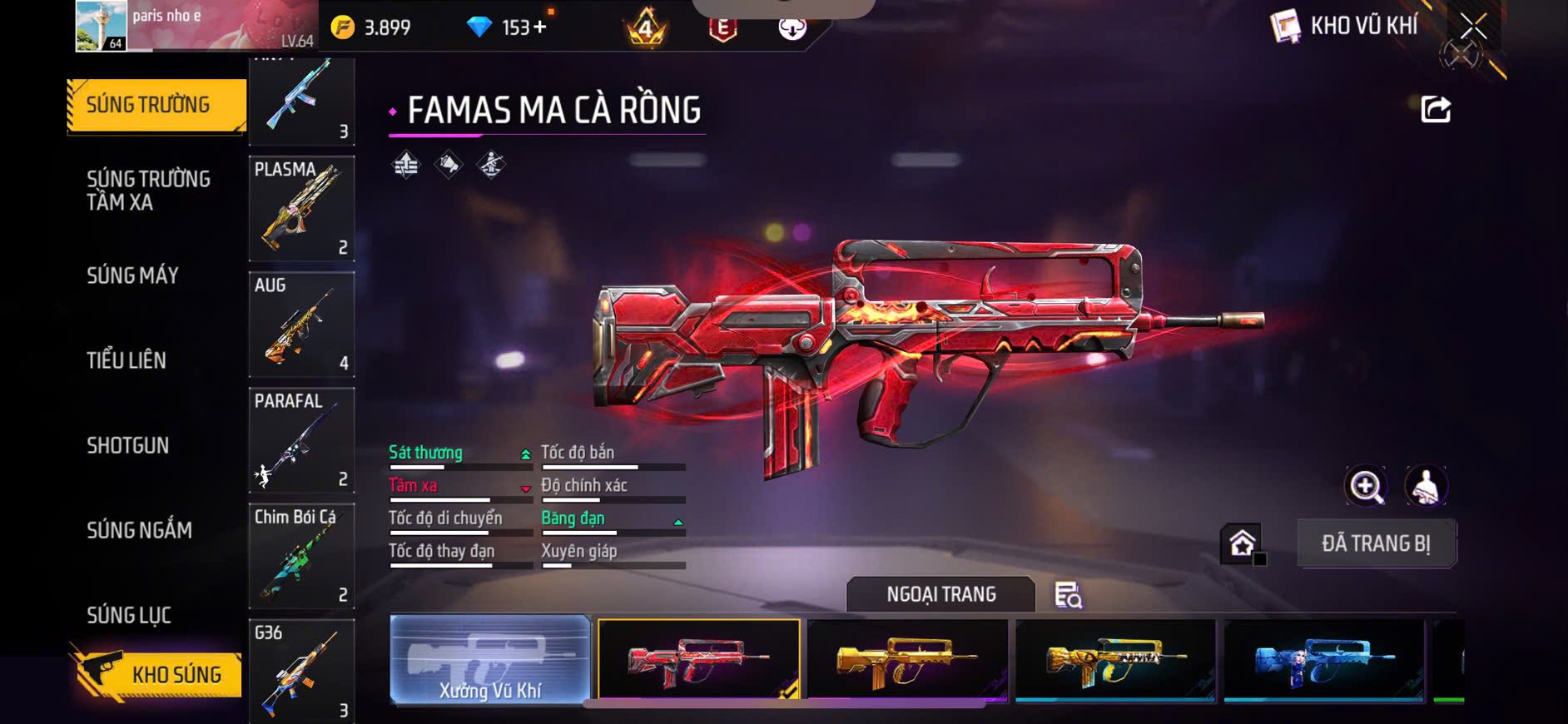
Task: Choose the Tiểu Liên category
Action: 127,360
